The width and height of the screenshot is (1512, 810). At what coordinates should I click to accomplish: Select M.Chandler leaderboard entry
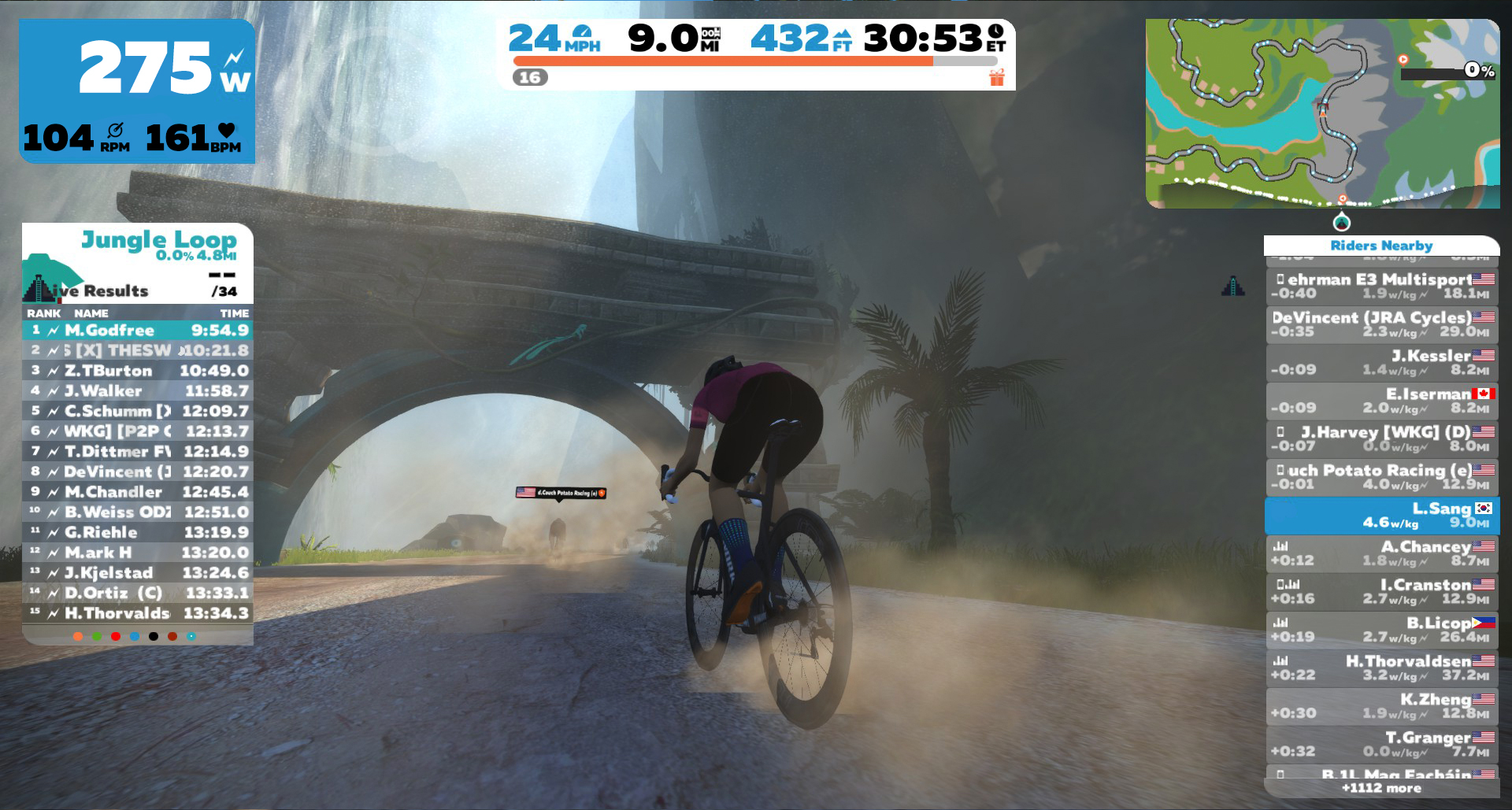tap(138, 492)
